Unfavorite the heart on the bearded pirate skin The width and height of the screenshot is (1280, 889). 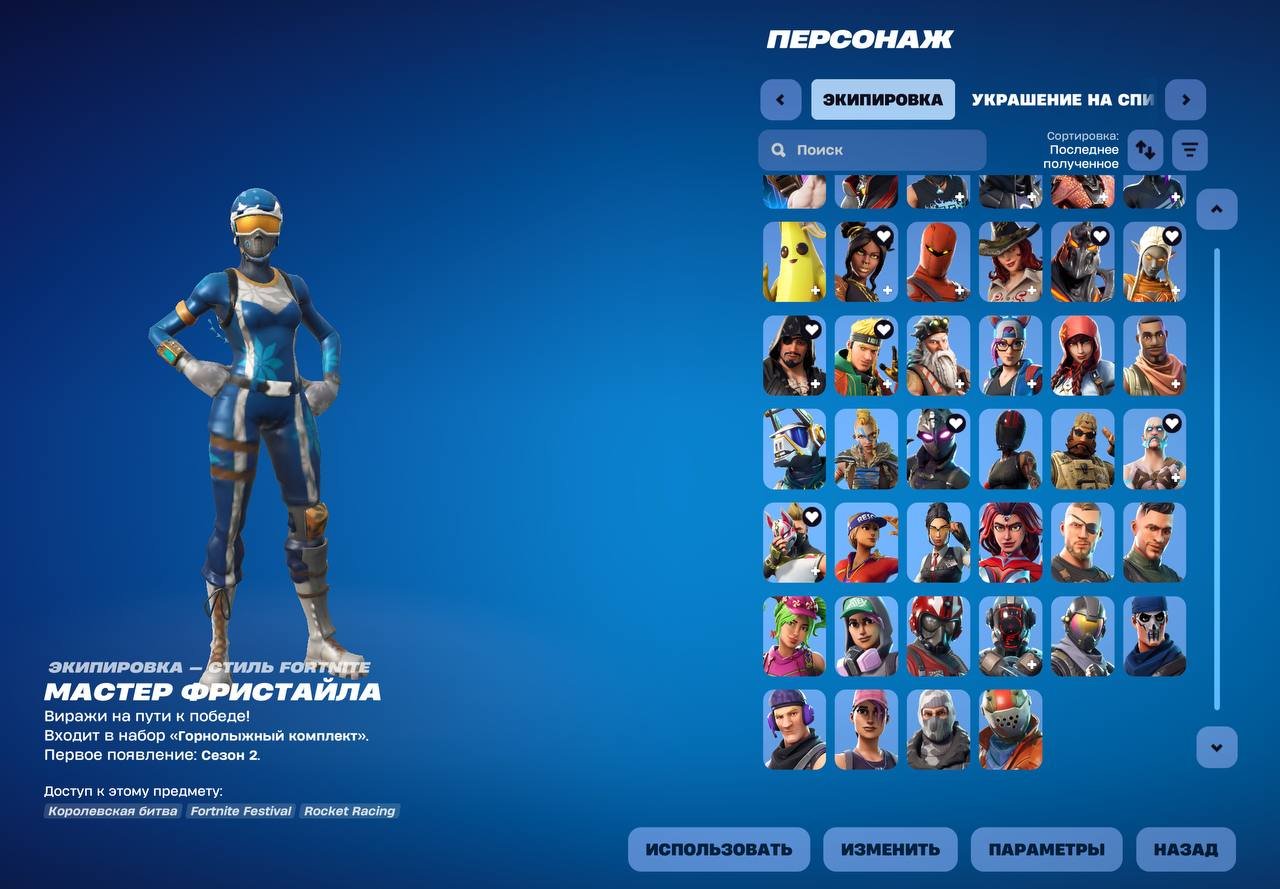pyautogui.click(x=810, y=329)
